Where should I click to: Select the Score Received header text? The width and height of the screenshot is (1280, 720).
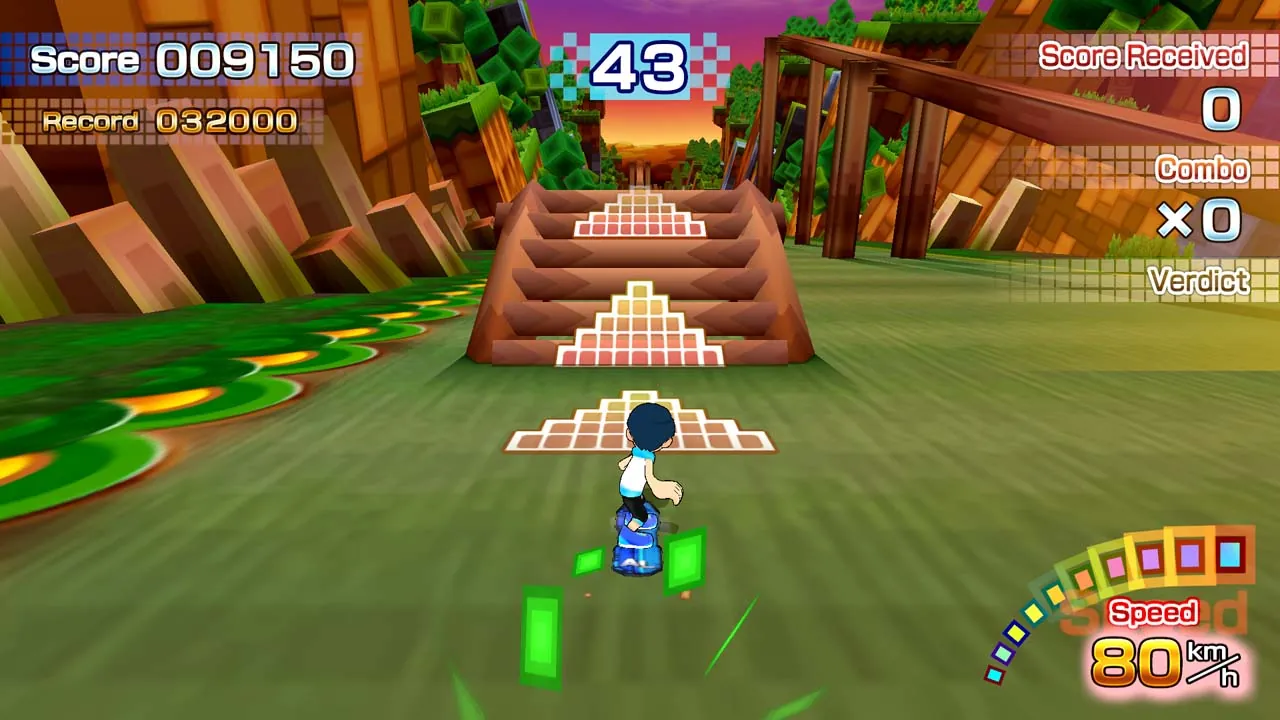(1146, 56)
